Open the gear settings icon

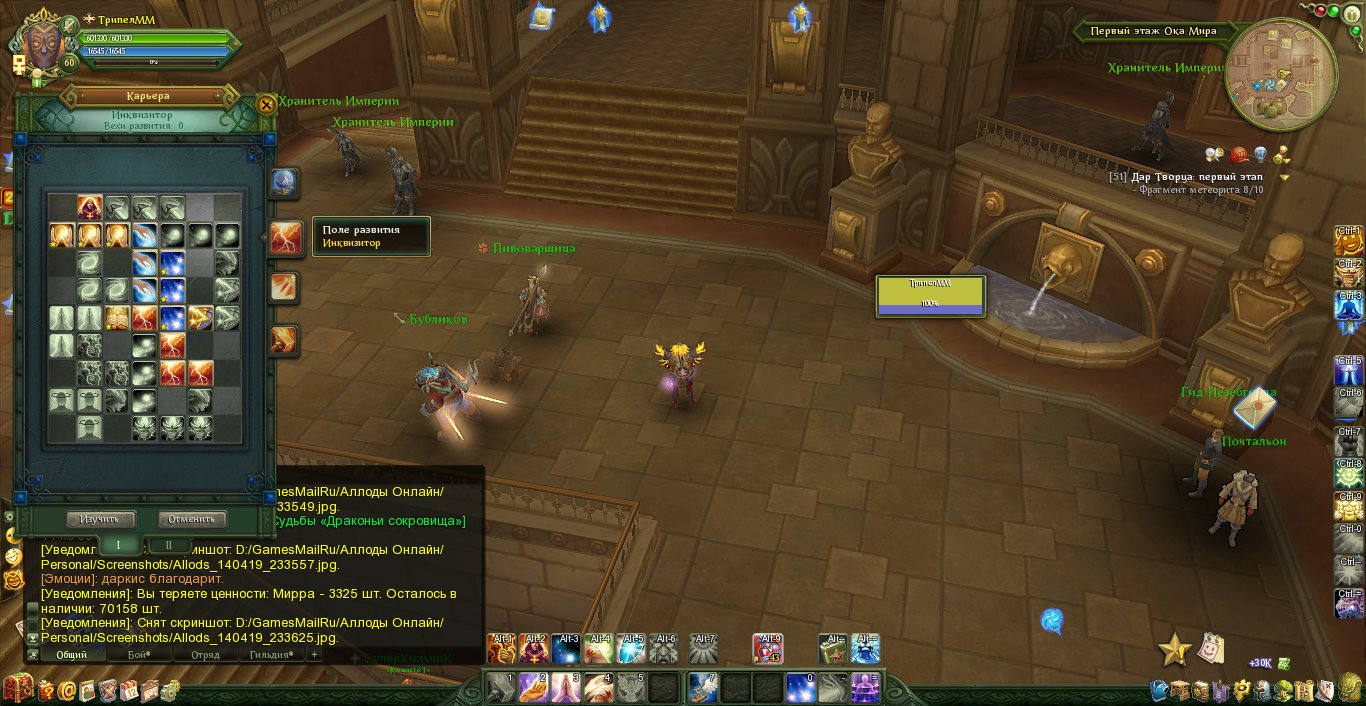point(170,689)
